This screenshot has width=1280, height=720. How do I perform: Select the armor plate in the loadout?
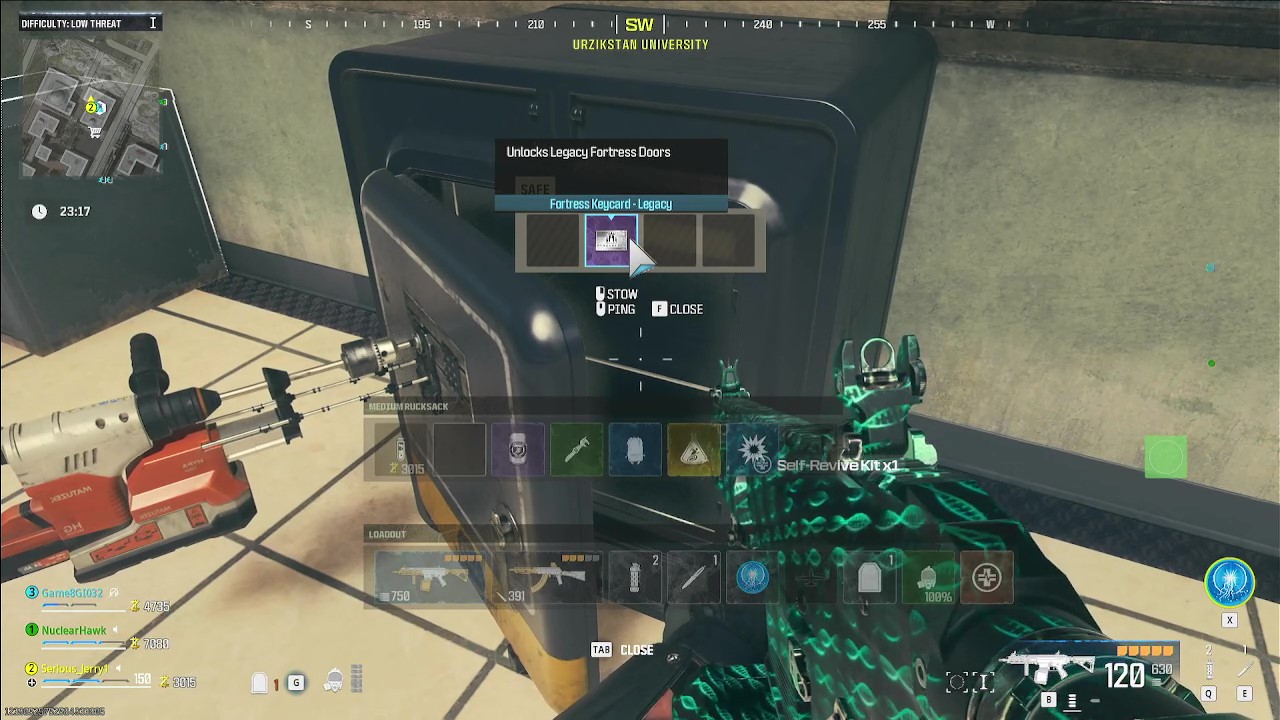click(870, 577)
